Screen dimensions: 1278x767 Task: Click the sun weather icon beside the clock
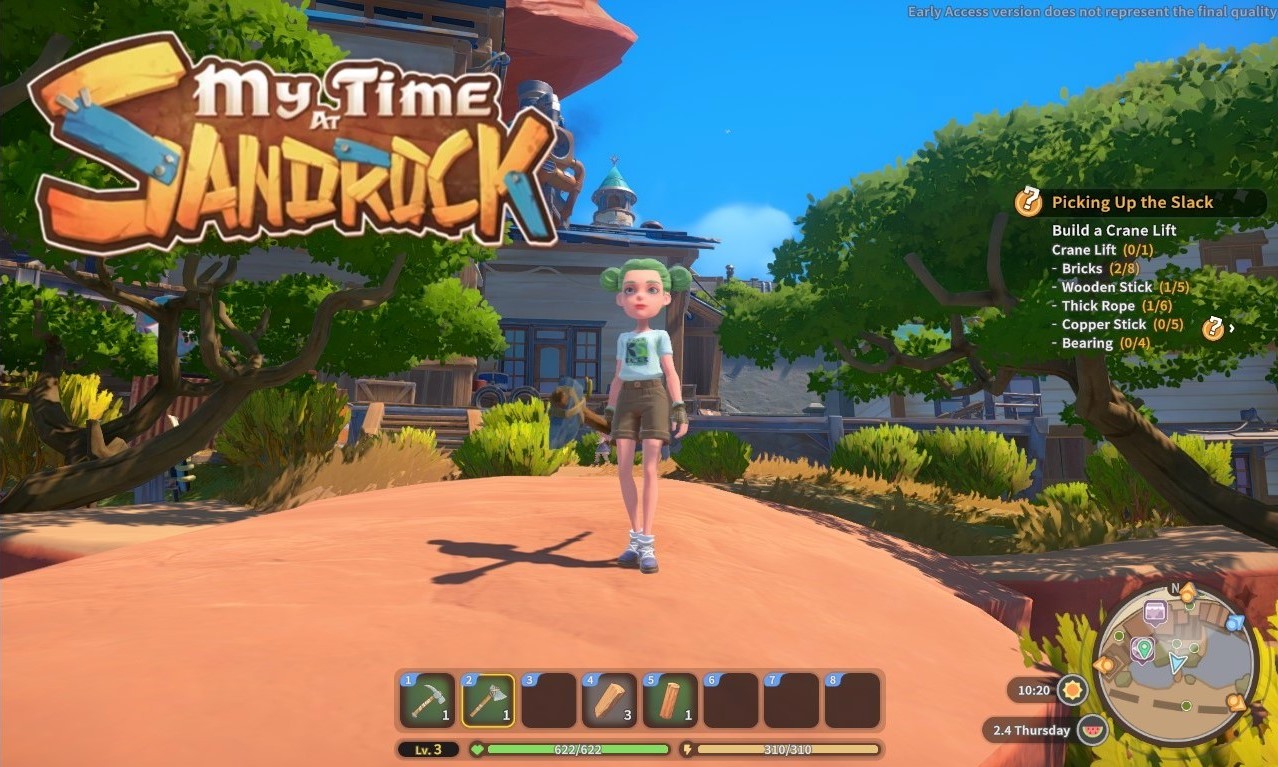[x=1073, y=690]
